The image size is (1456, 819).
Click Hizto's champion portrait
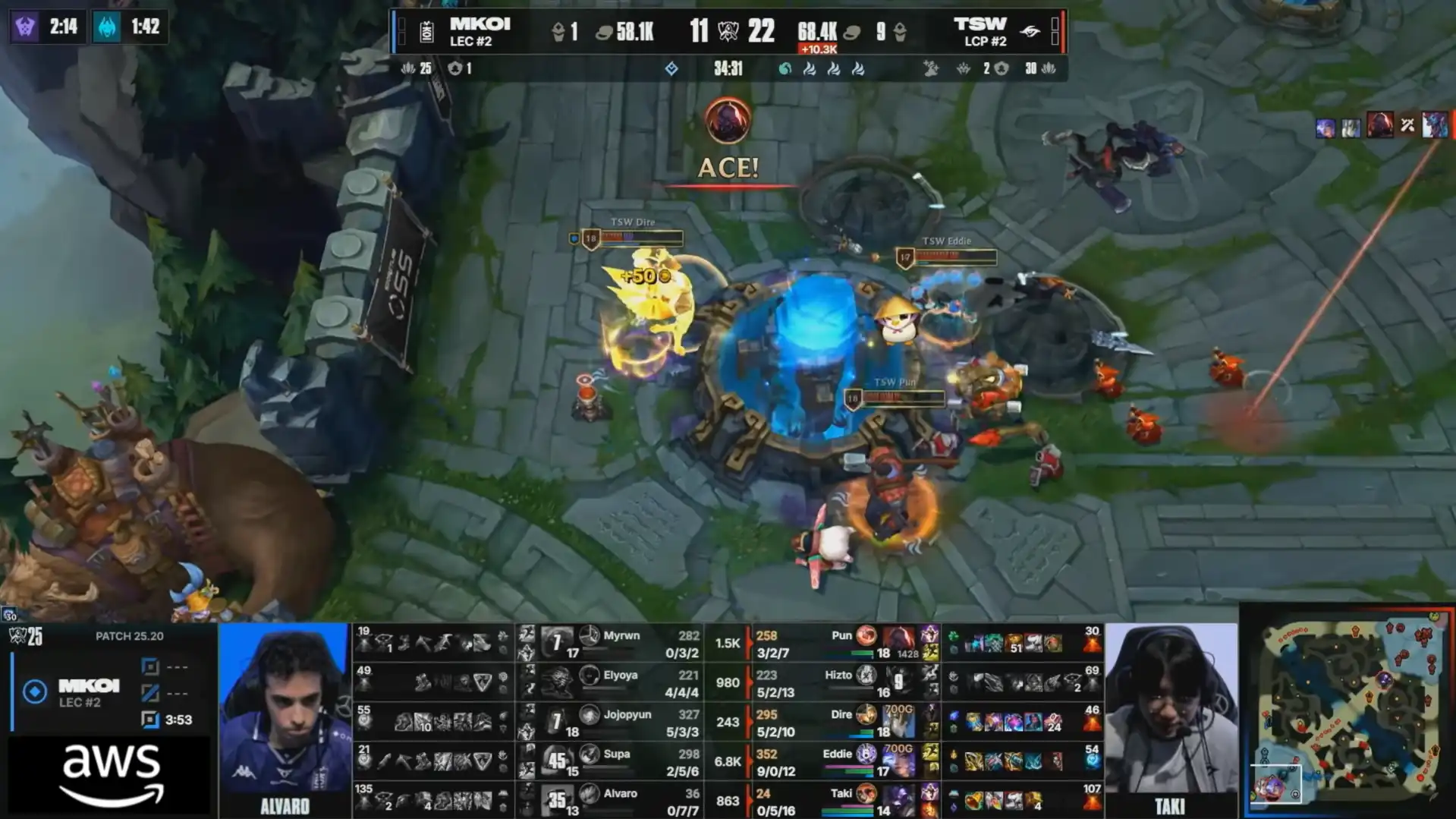[x=866, y=676]
